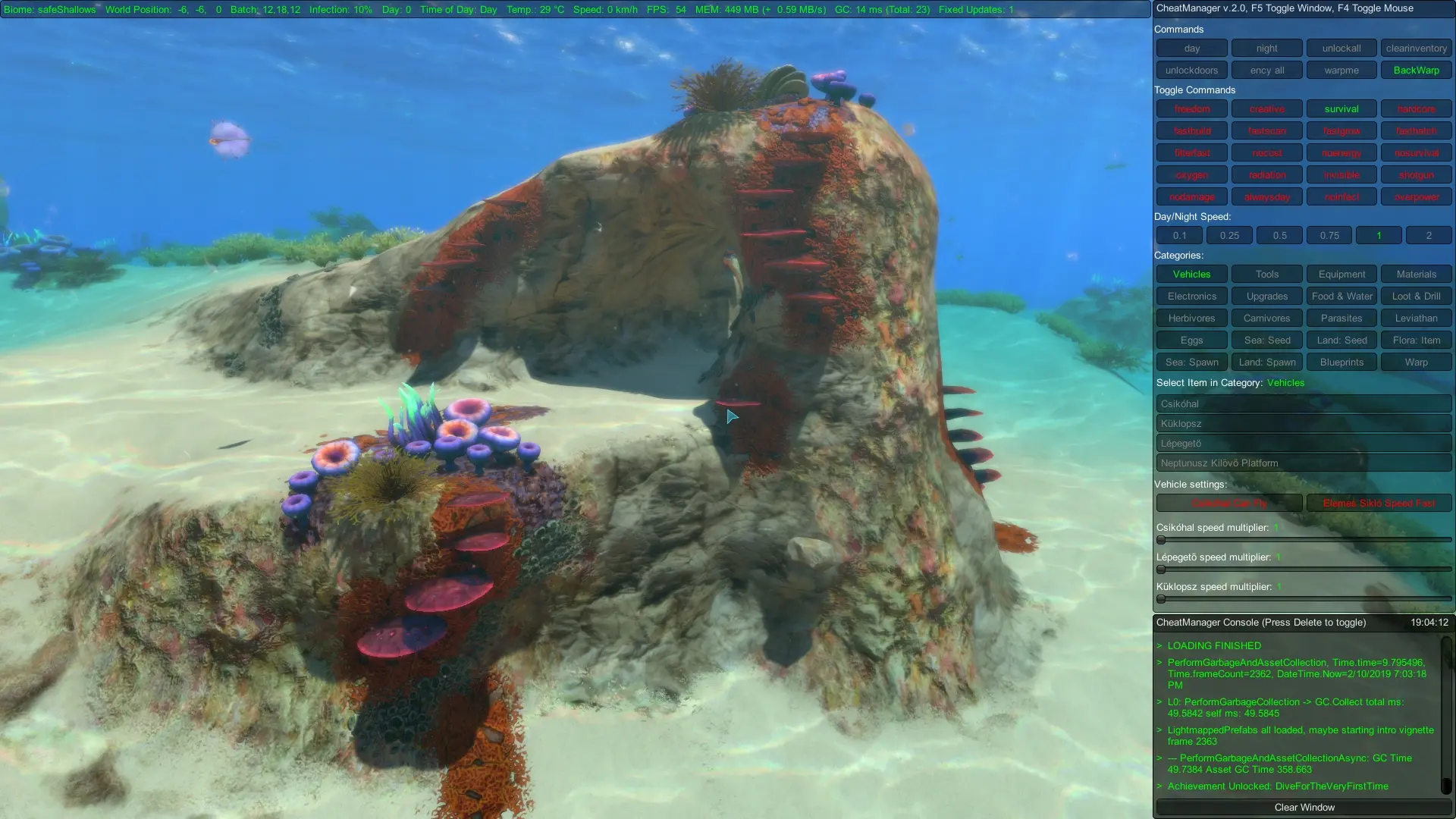1456x819 pixels.
Task: Clear the CheatManager console window
Action: pos(1302,807)
